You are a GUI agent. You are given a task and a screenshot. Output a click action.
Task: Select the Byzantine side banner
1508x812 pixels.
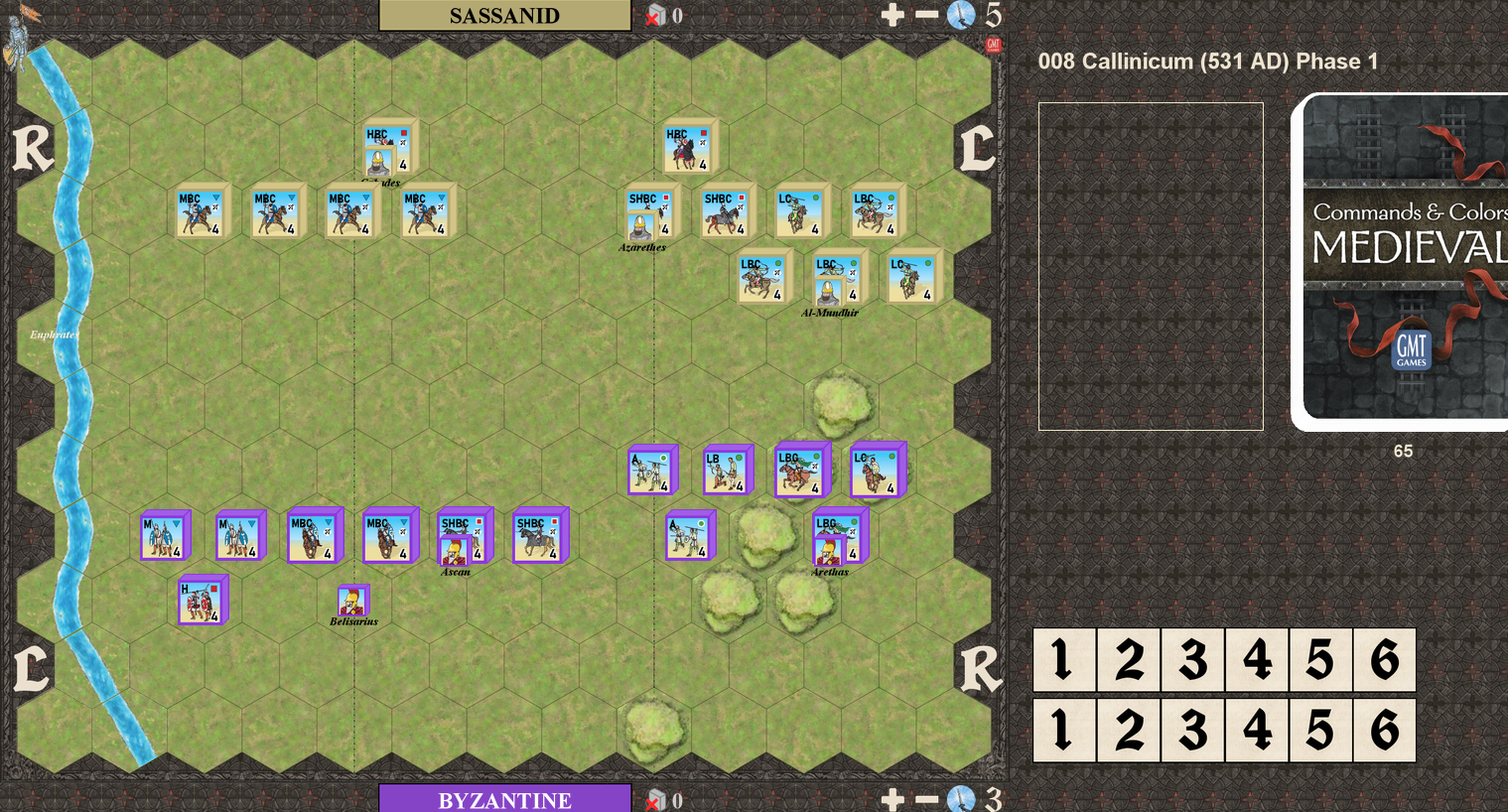[x=504, y=799]
